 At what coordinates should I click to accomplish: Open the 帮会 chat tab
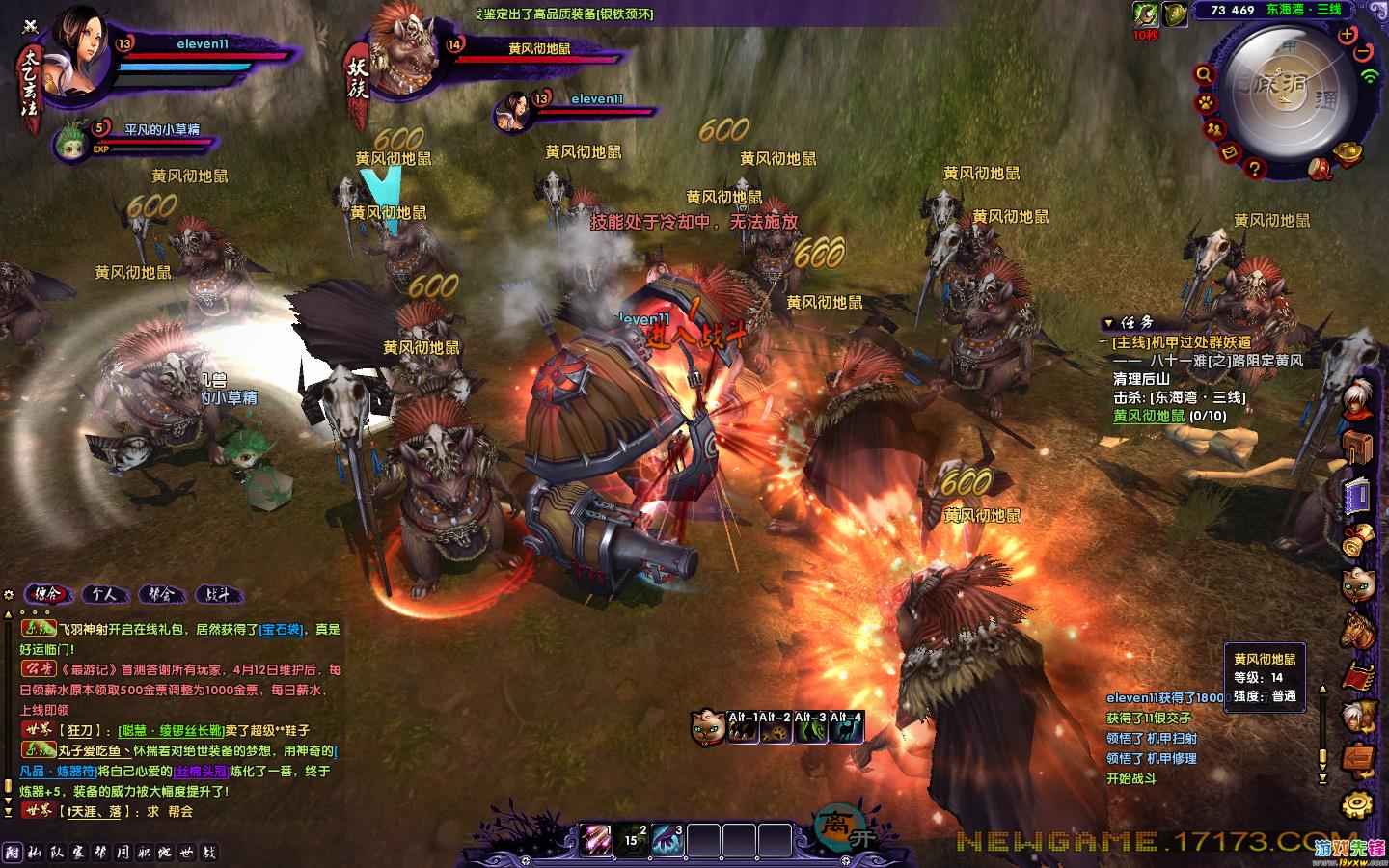click(161, 594)
